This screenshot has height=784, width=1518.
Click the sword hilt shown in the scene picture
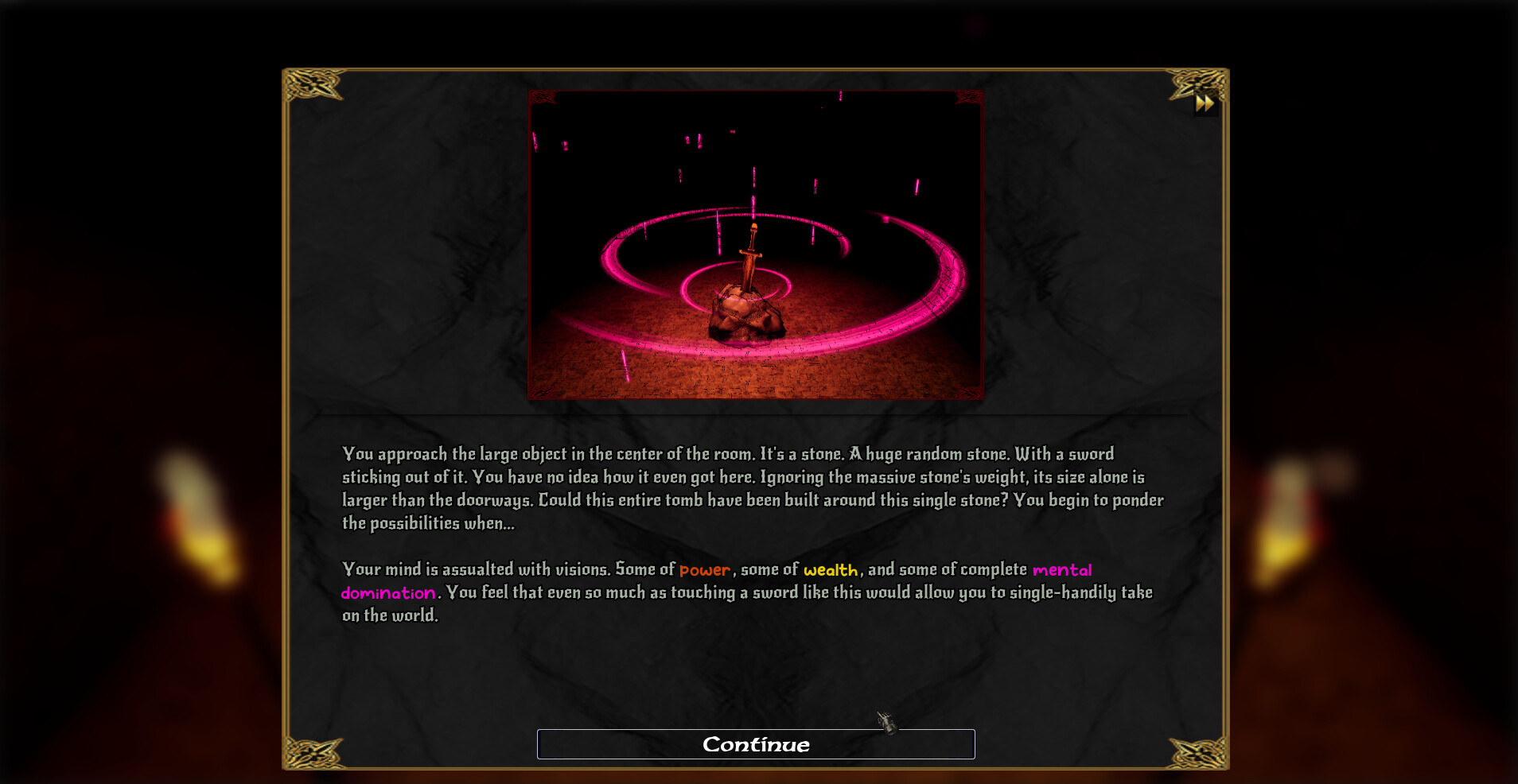tap(751, 239)
